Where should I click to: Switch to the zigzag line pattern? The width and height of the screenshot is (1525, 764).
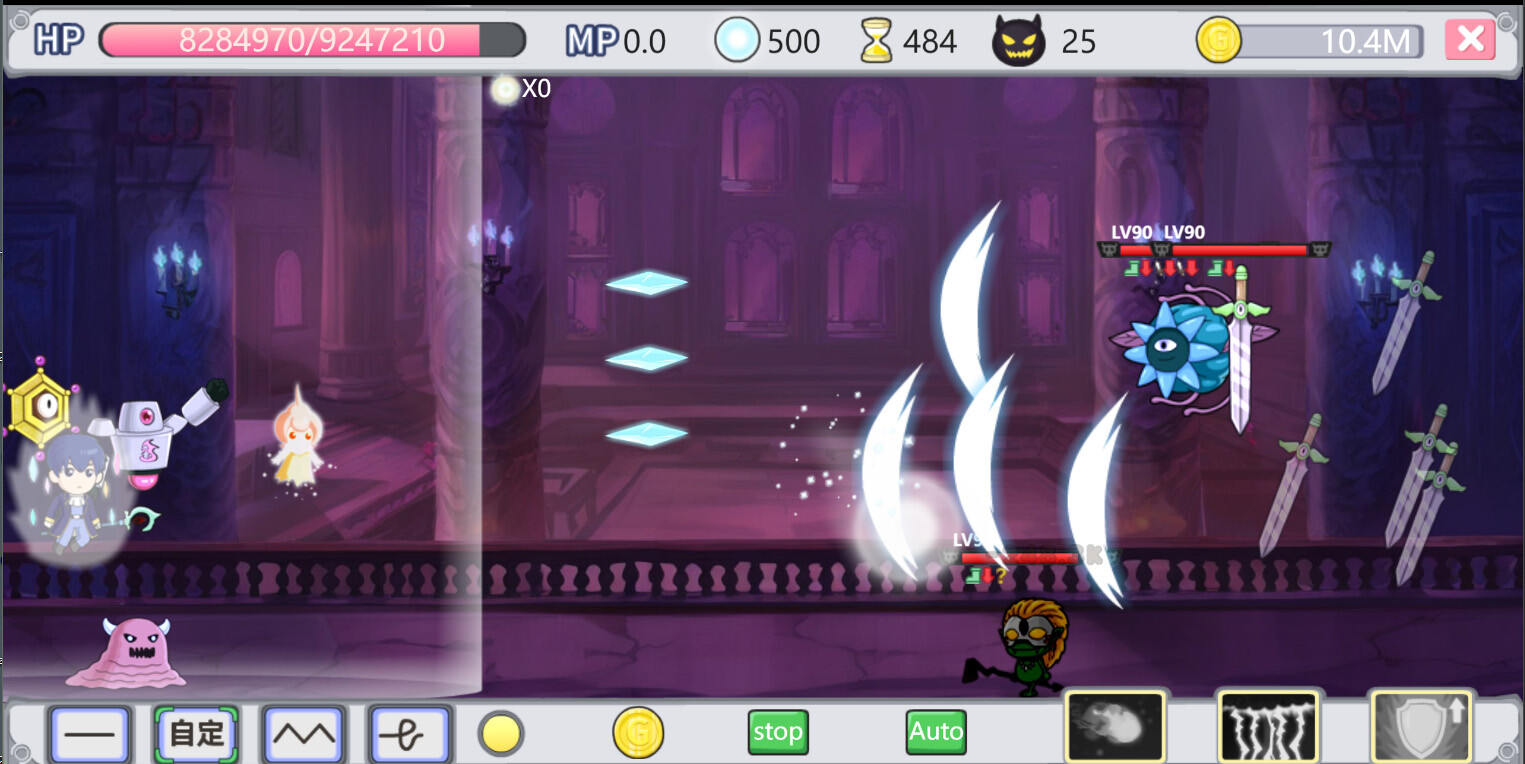[x=304, y=732]
